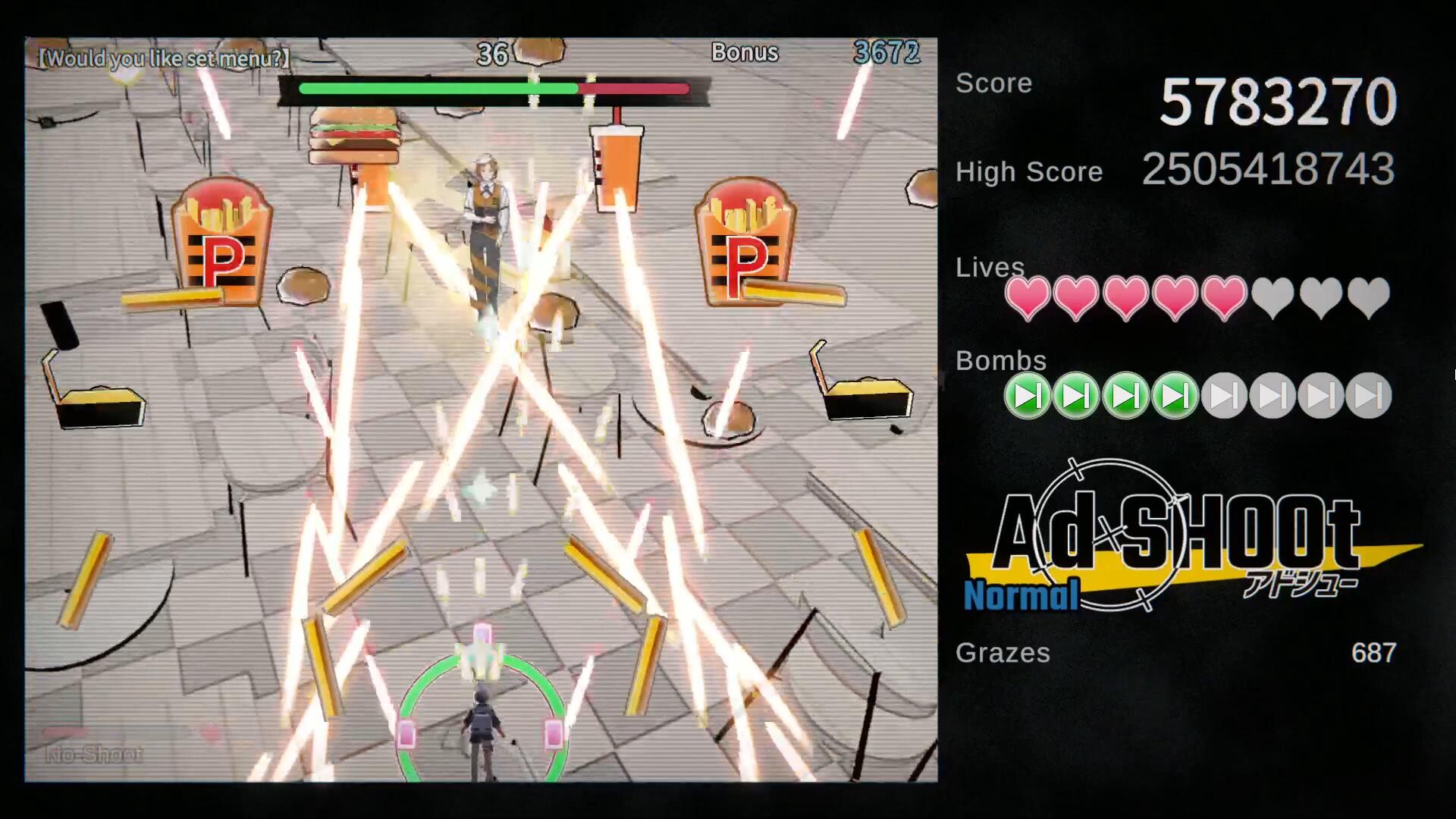Click the High Score value 2505418743

coord(1269,171)
